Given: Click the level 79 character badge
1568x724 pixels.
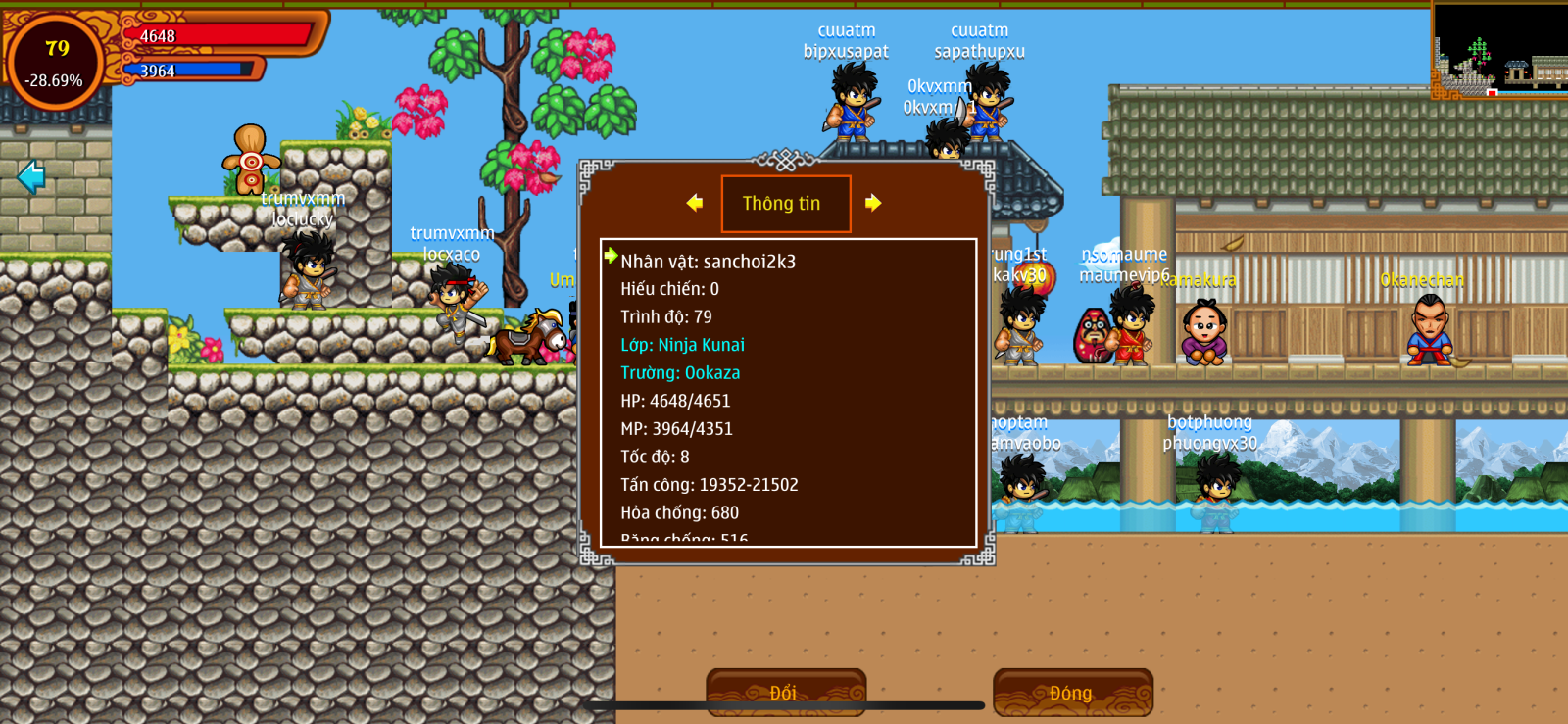Looking at the screenshot, I should pos(56,61).
